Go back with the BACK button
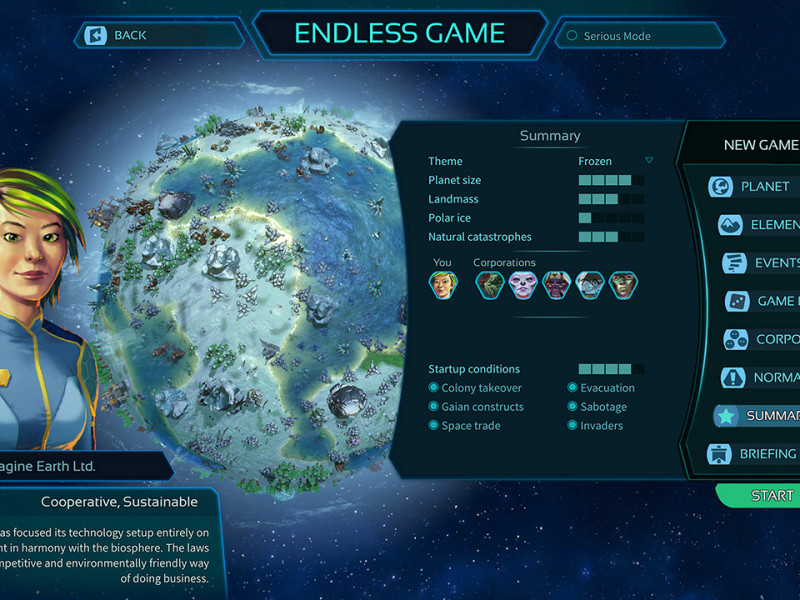The image size is (800, 600). click(x=130, y=36)
